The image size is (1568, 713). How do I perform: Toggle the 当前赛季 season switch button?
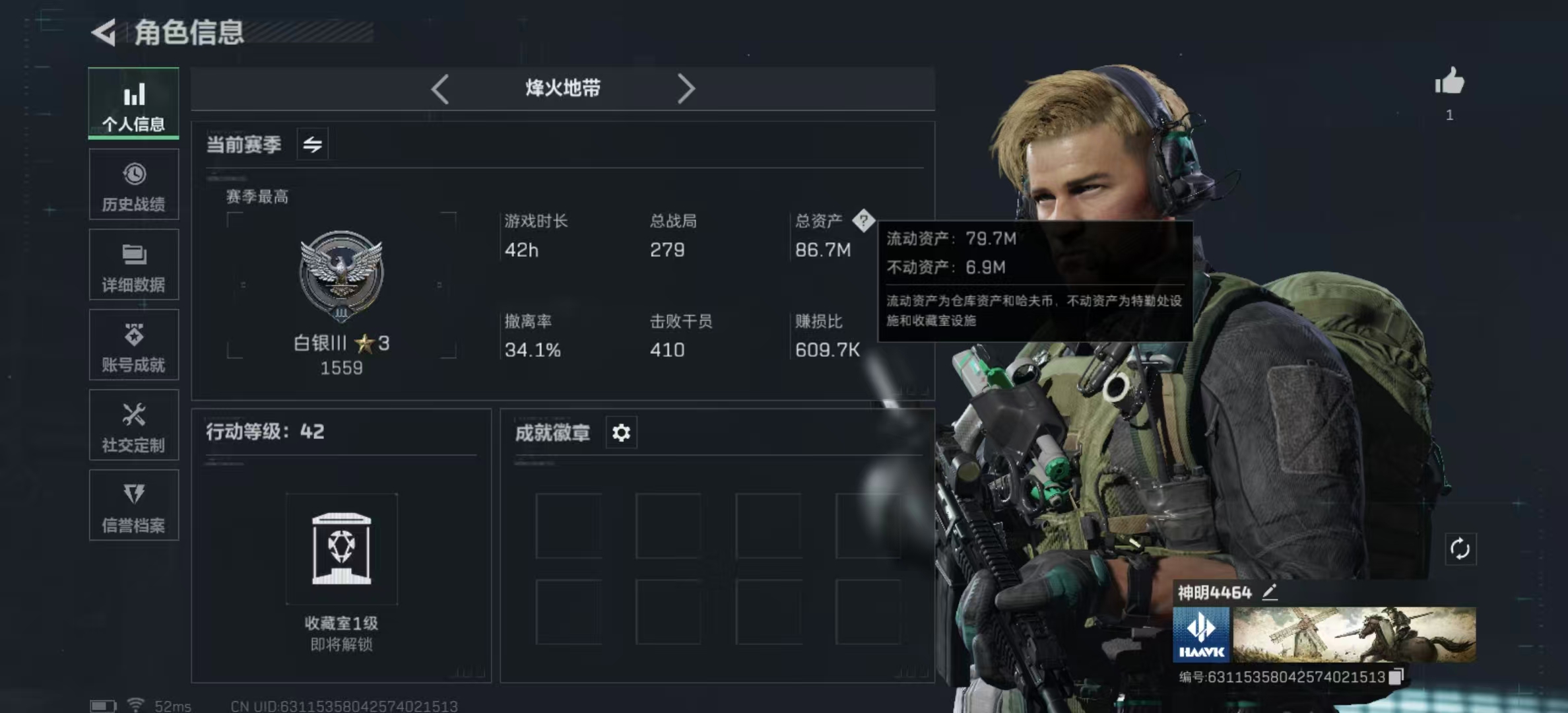coord(312,144)
